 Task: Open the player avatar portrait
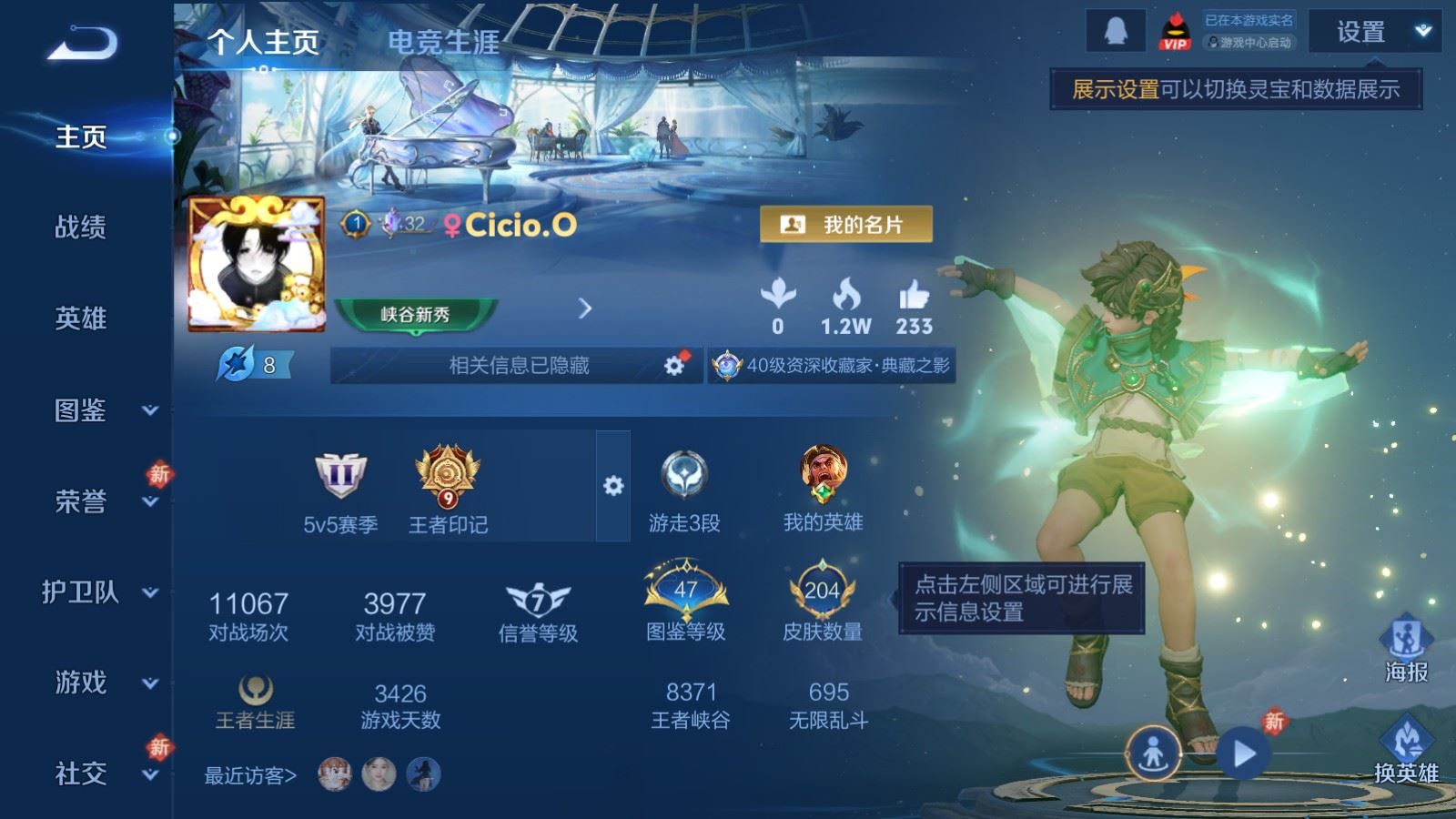257,264
